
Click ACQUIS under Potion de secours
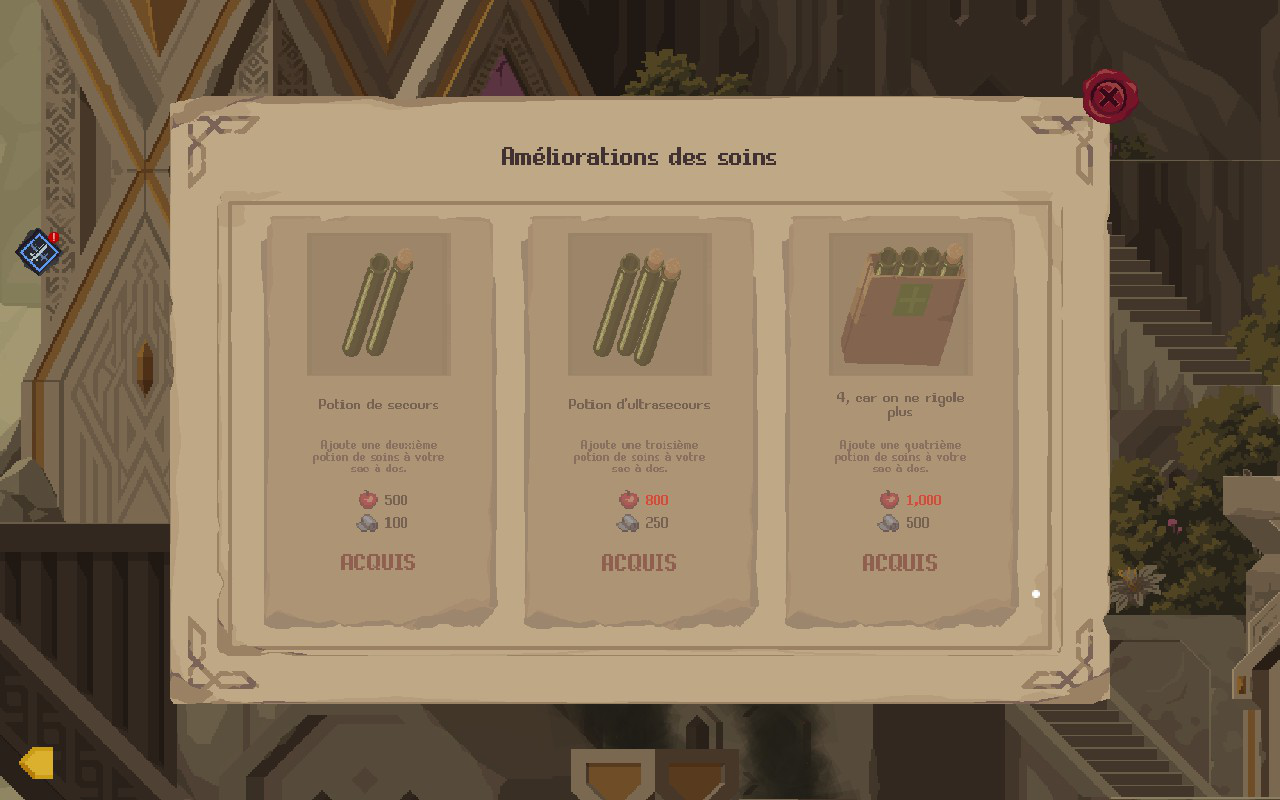[378, 562]
